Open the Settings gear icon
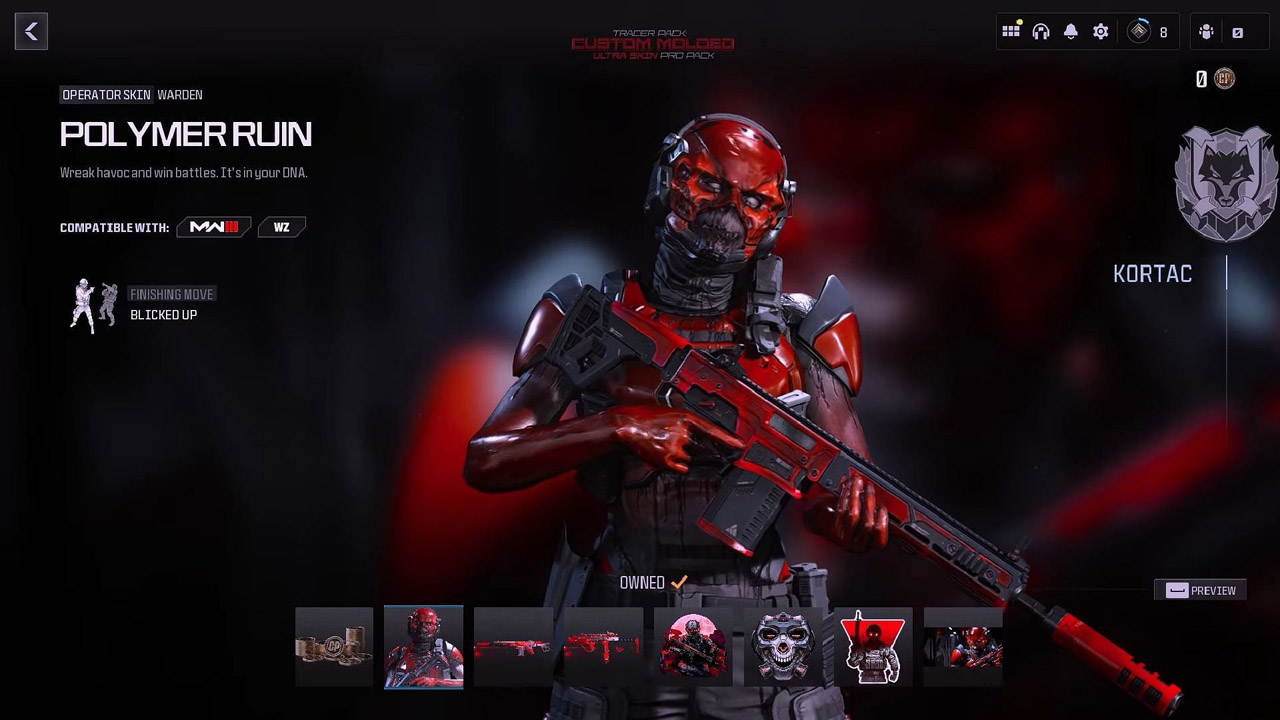1280x720 pixels. 1100,32
